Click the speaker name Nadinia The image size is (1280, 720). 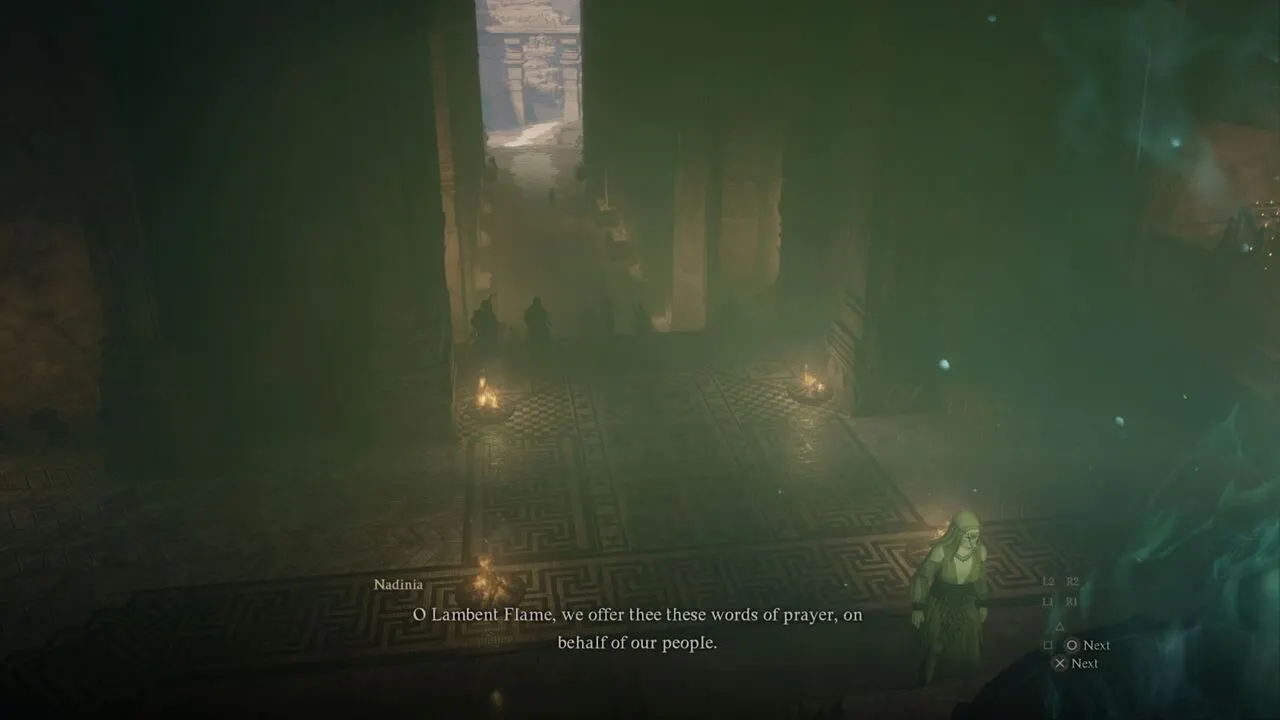pos(399,584)
